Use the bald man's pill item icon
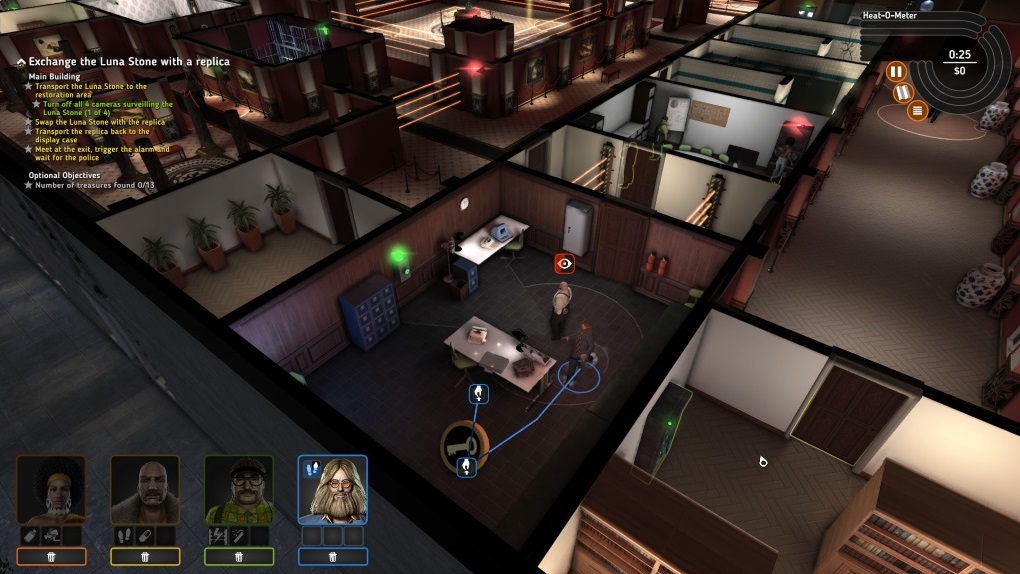Screen dimensions: 1020x574 [x=145, y=536]
